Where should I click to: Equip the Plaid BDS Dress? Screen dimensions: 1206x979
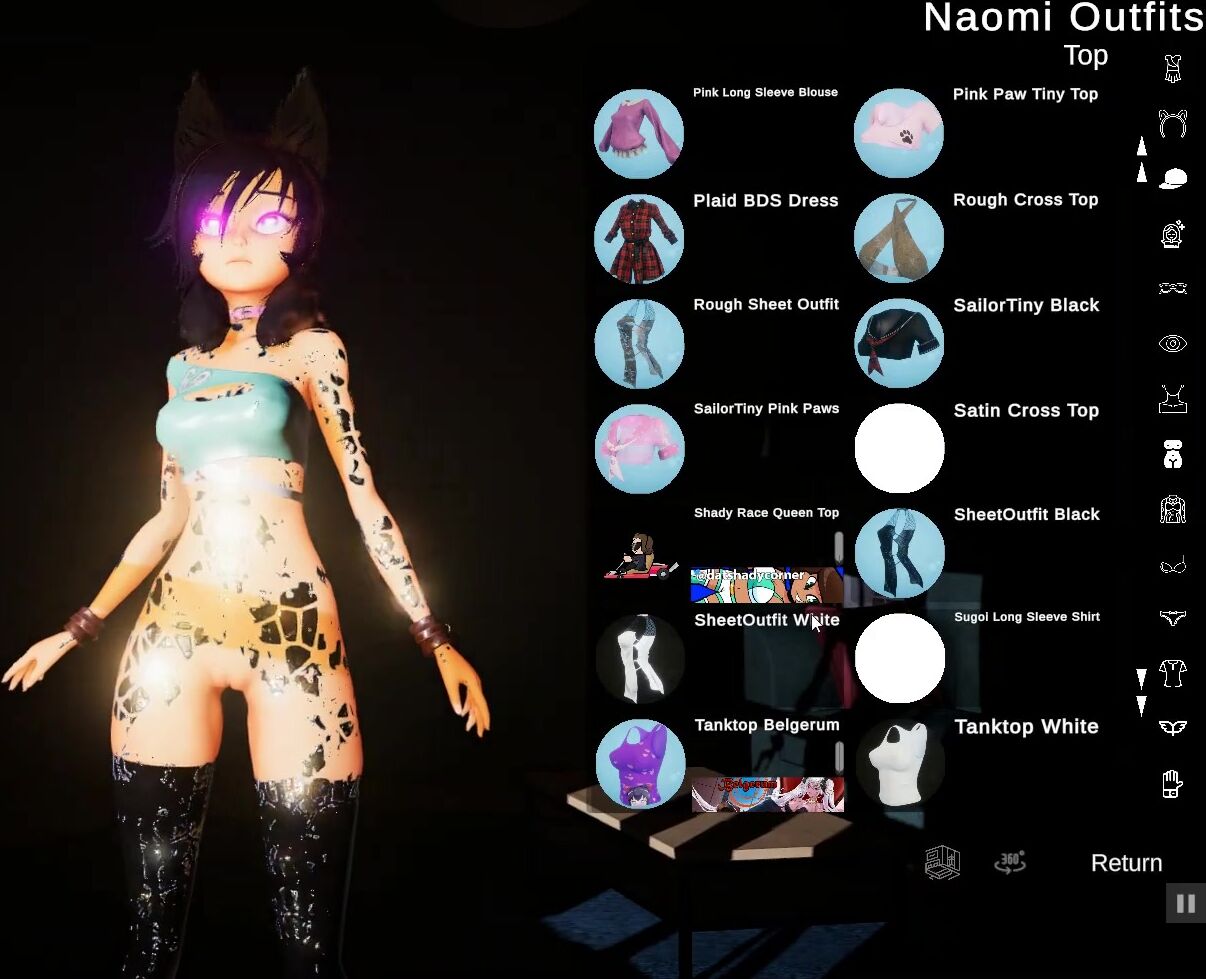pos(639,239)
